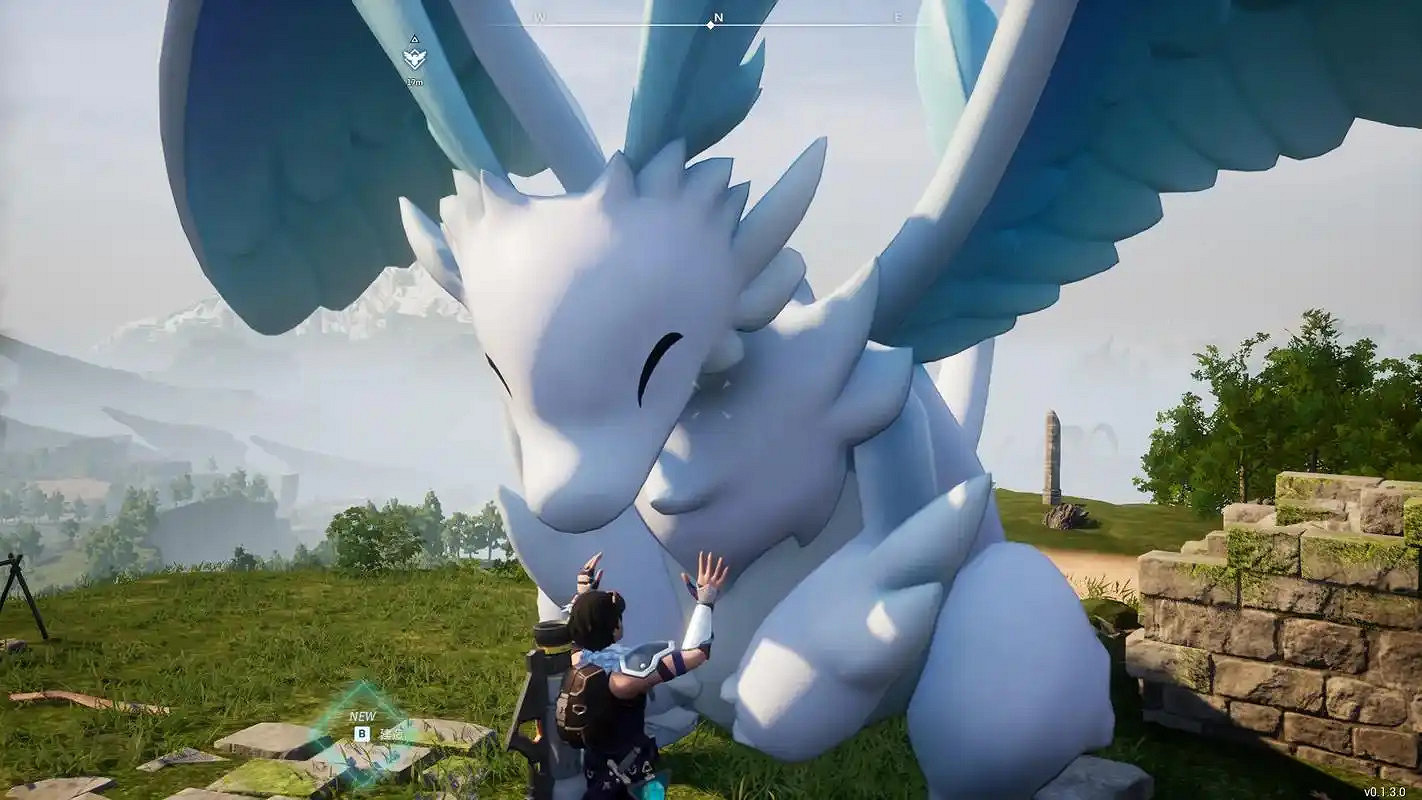Click the NEW label text
The width and height of the screenshot is (1422, 800).
coord(363,715)
